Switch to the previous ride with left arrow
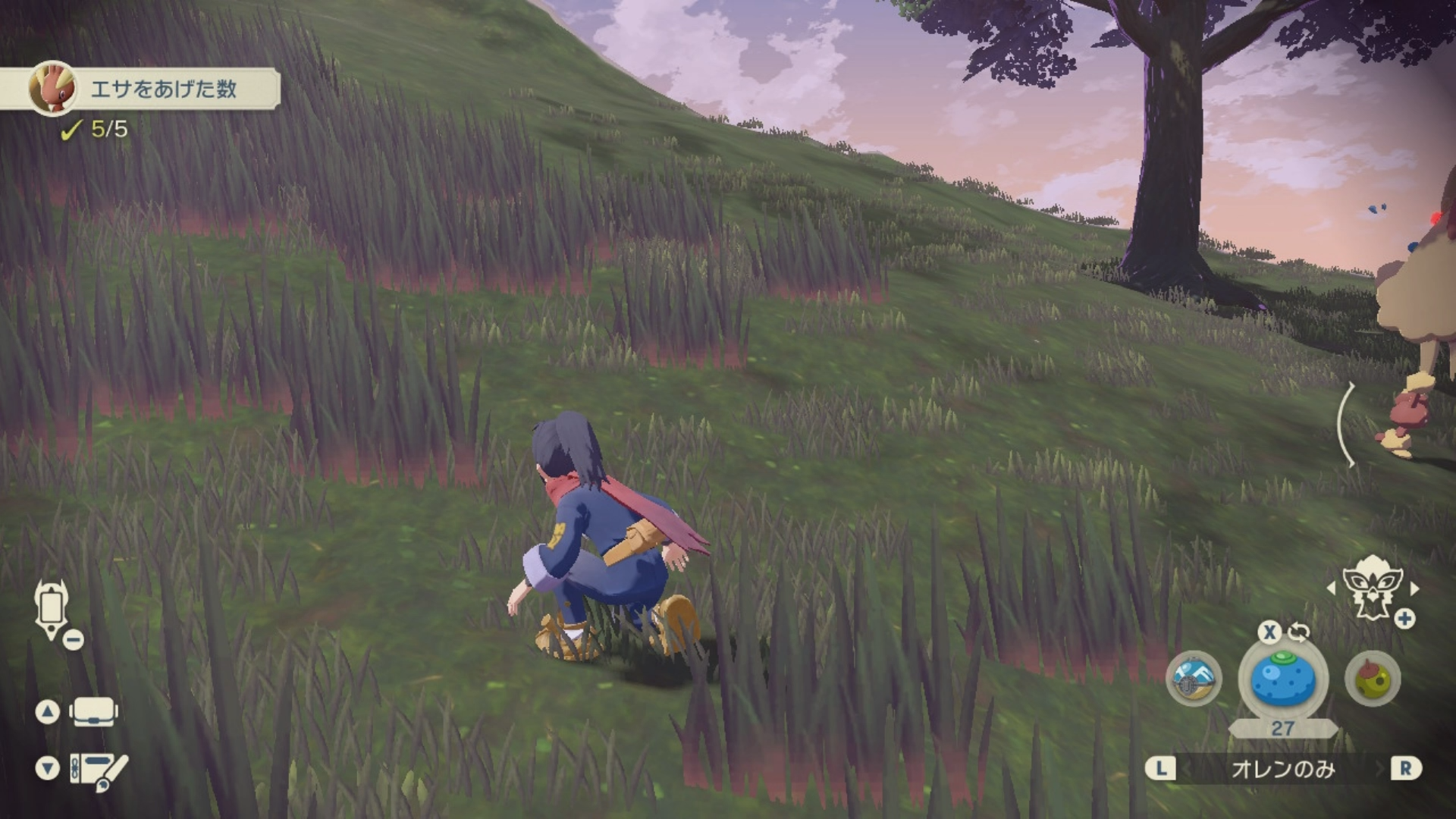1456x819 pixels. pyautogui.click(x=1332, y=588)
